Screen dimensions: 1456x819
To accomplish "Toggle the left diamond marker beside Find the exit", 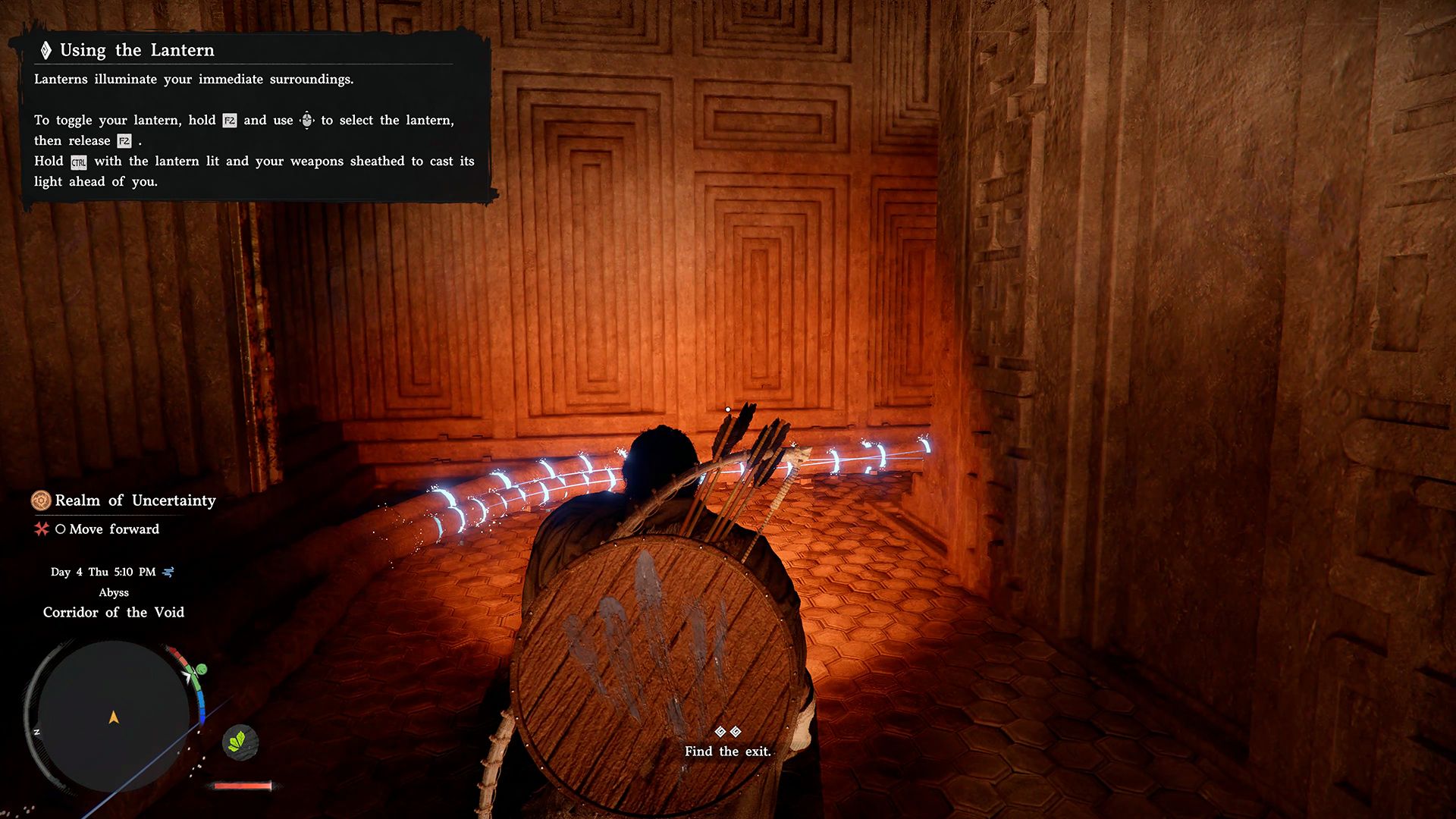I will [x=719, y=733].
